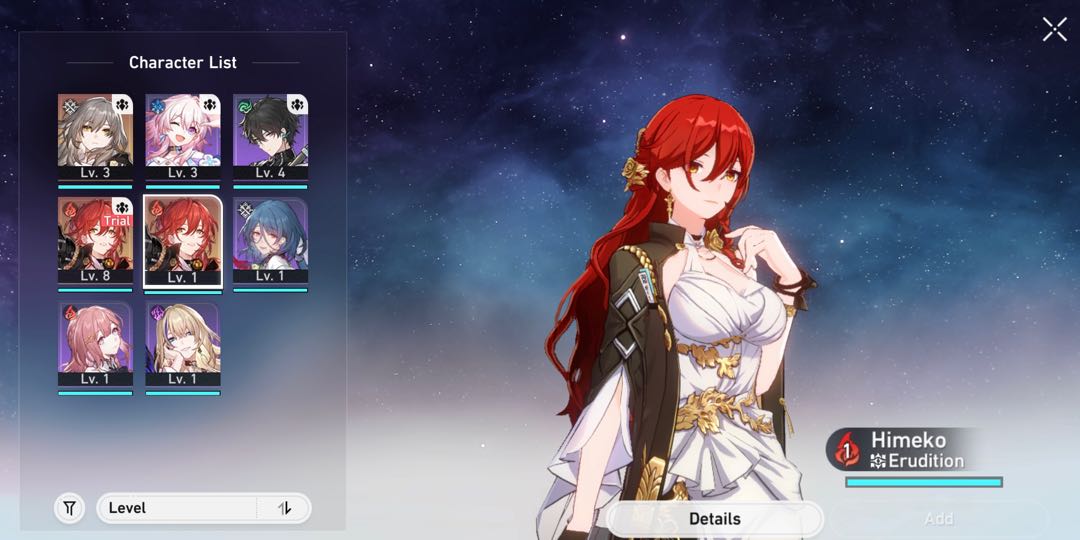Select the highlighted Lv. 1 Himeko portrait

click(182, 240)
